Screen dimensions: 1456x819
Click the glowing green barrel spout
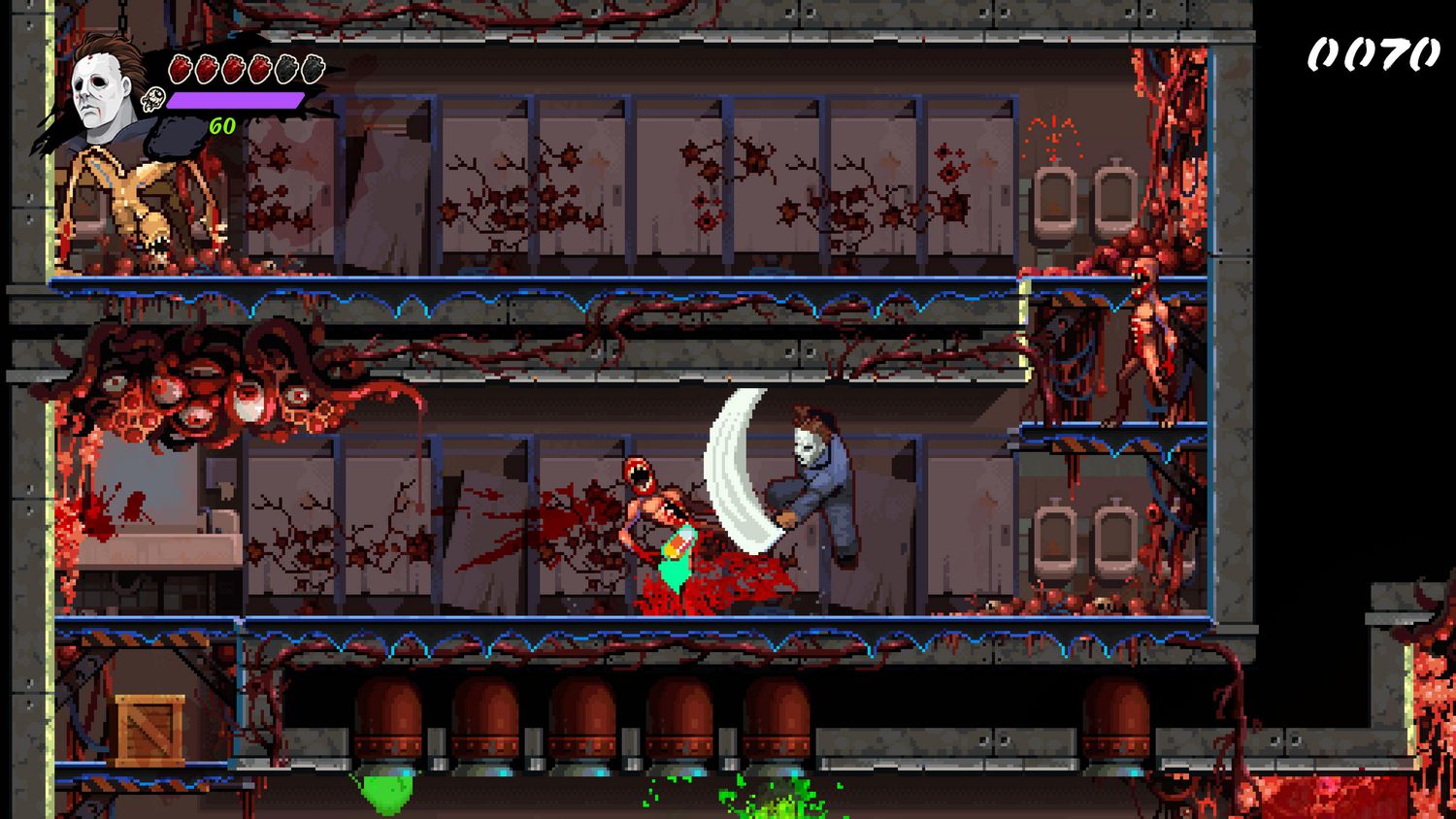point(385,788)
